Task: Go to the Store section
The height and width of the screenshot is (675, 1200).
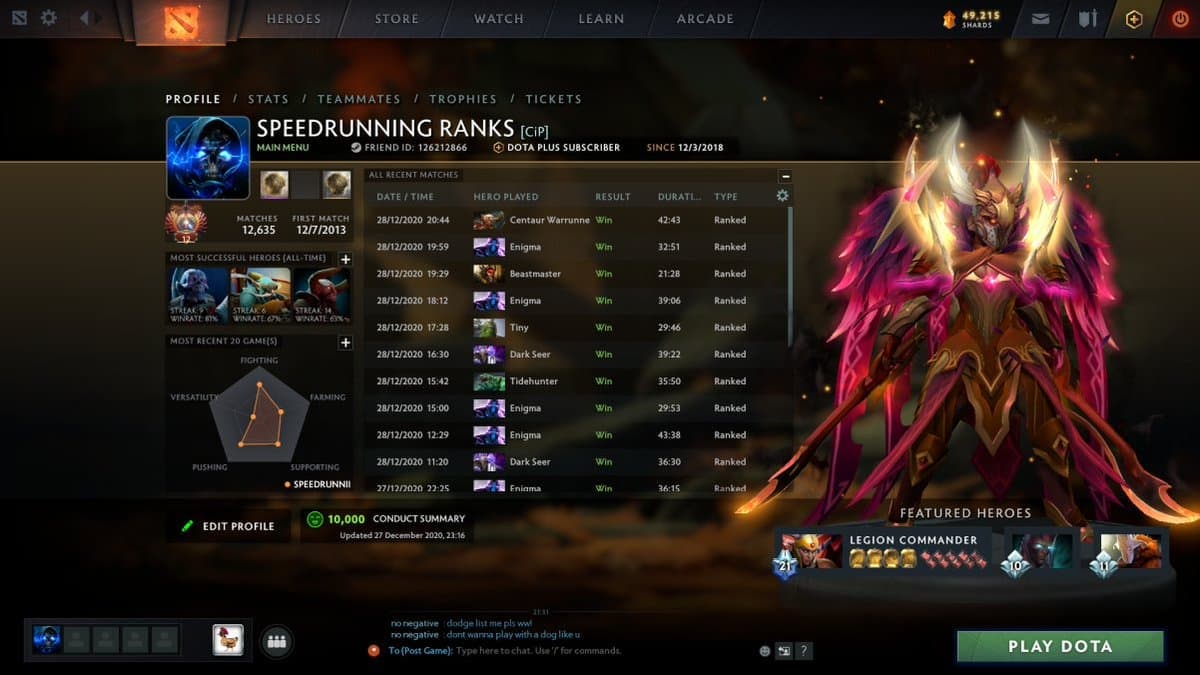Action: coord(397,19)
